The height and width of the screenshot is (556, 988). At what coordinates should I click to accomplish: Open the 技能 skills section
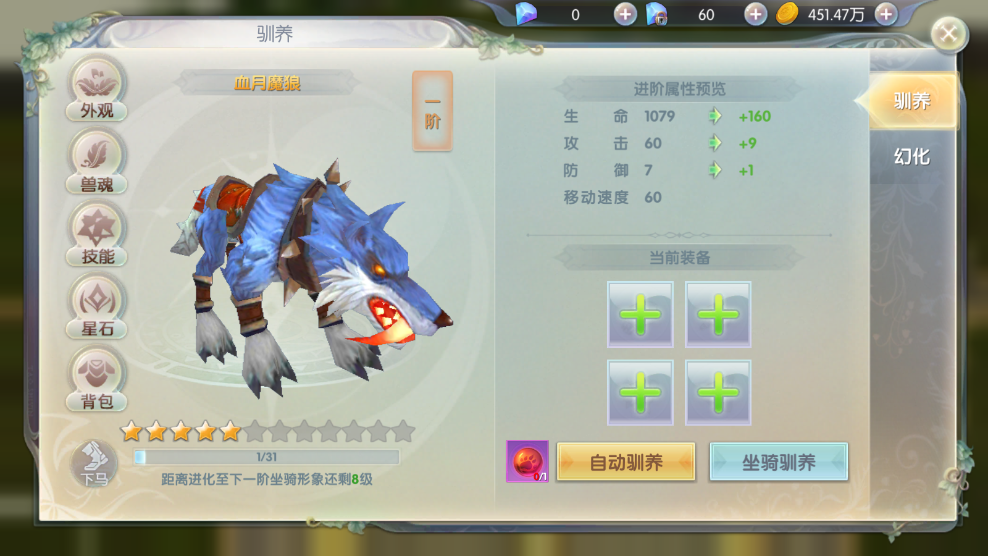[97, 233]
